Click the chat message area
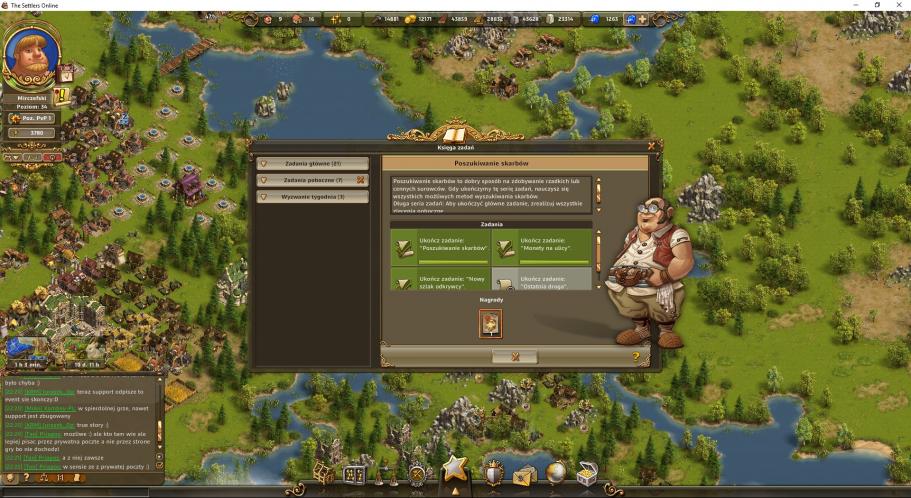 pyautogui.click(x=80, y=422)
